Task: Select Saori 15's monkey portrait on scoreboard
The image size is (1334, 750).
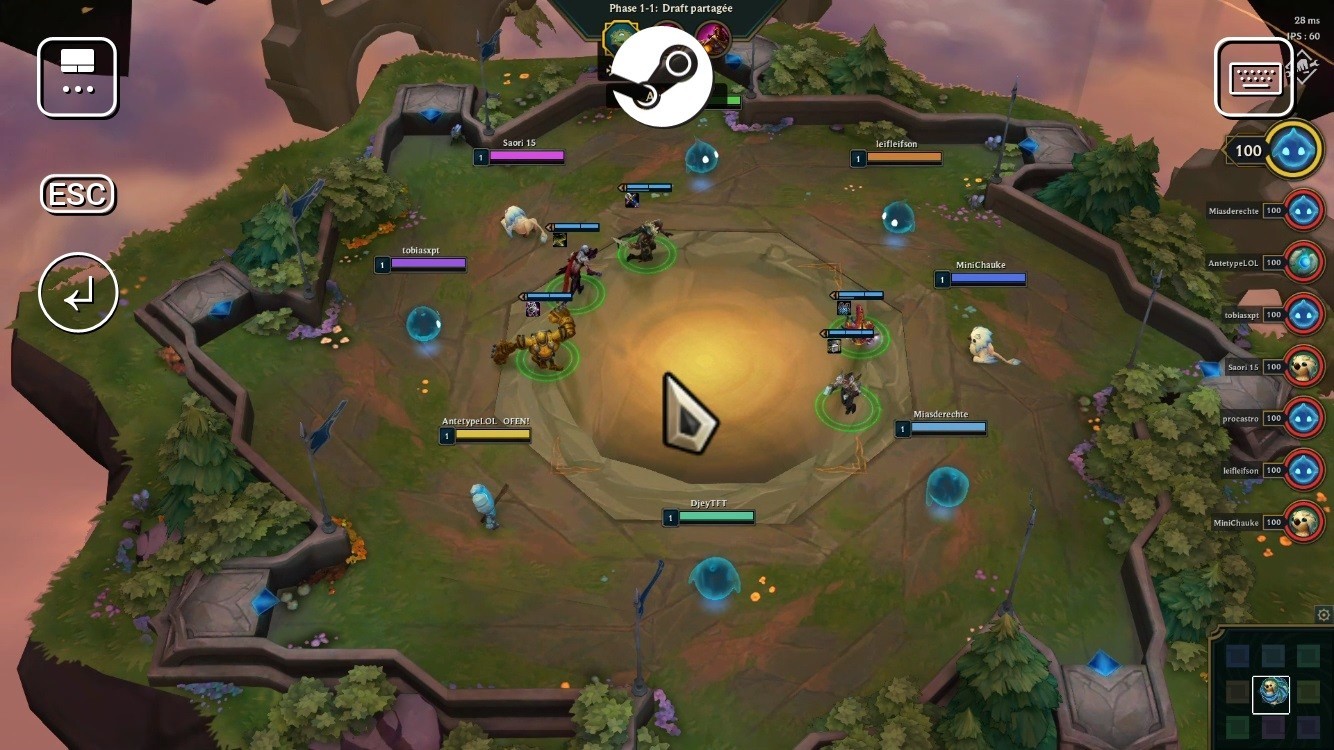Action: [1303, 366]
